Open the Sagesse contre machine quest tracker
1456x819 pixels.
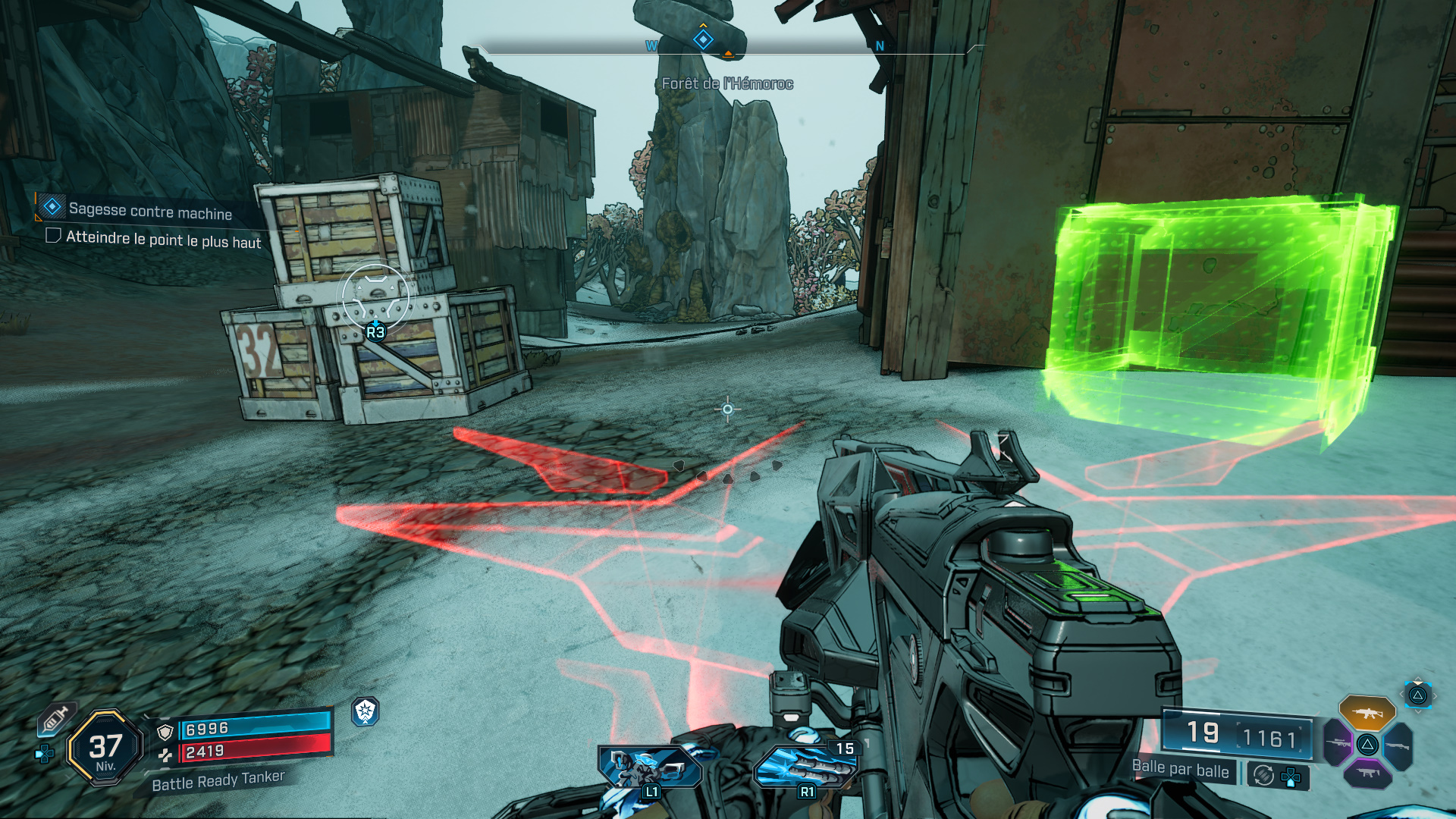pos(149,211)
